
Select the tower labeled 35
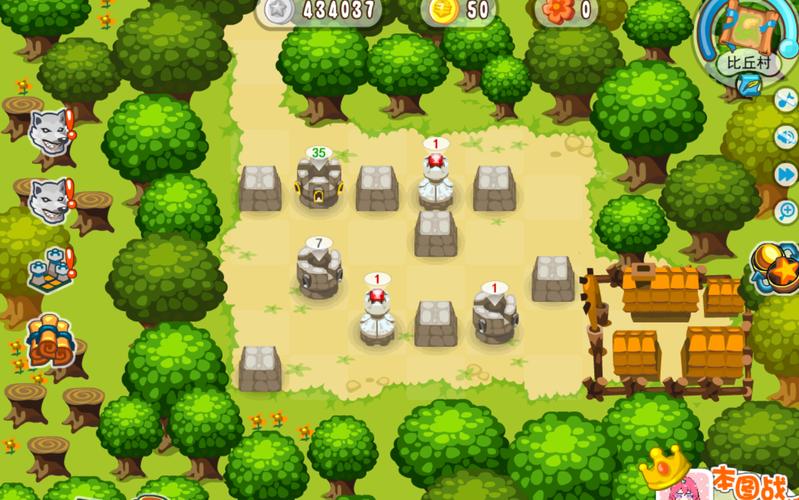(x=319, y=184)
